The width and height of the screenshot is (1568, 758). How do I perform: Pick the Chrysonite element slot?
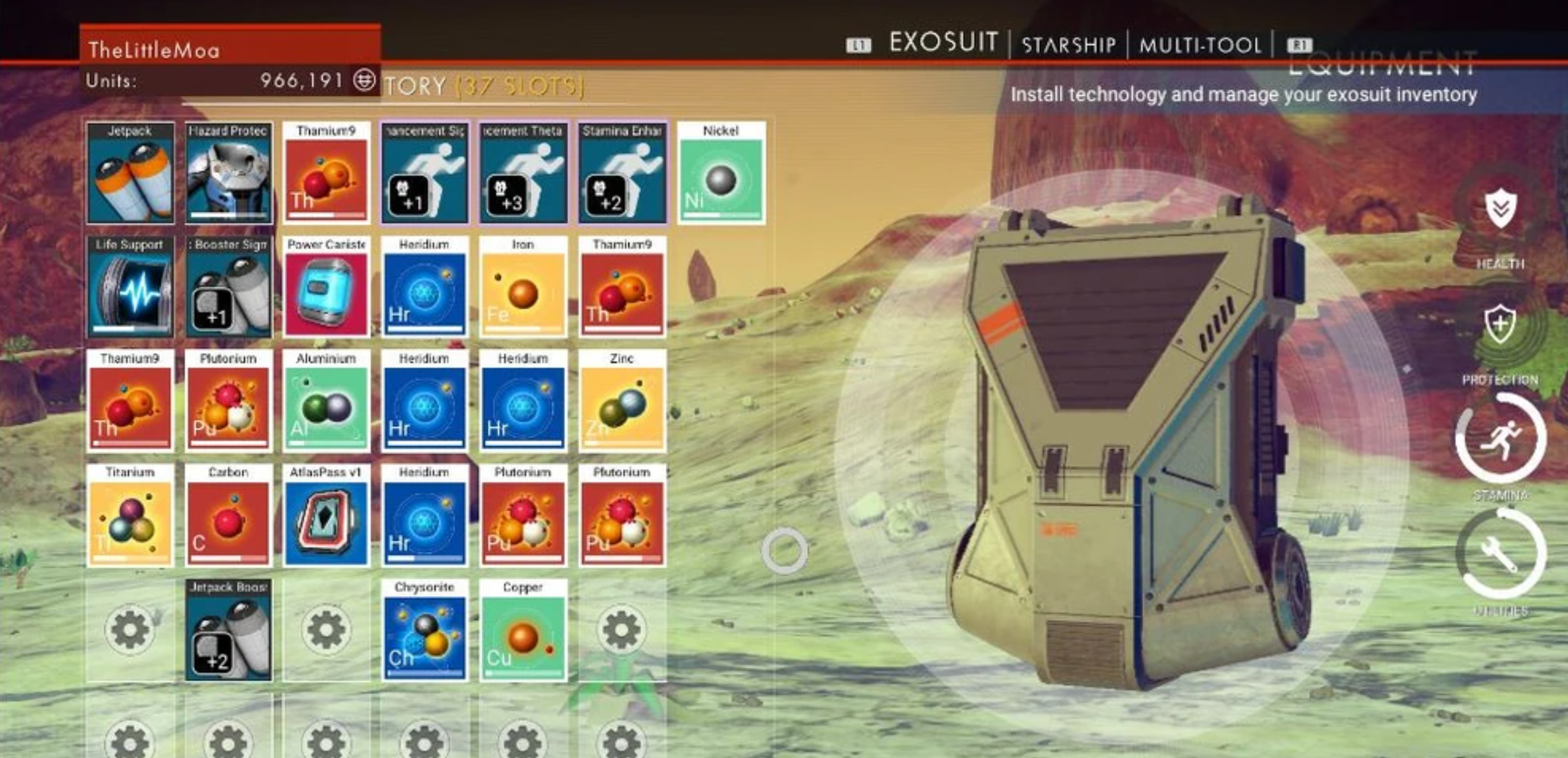click(x=424, y=630)
